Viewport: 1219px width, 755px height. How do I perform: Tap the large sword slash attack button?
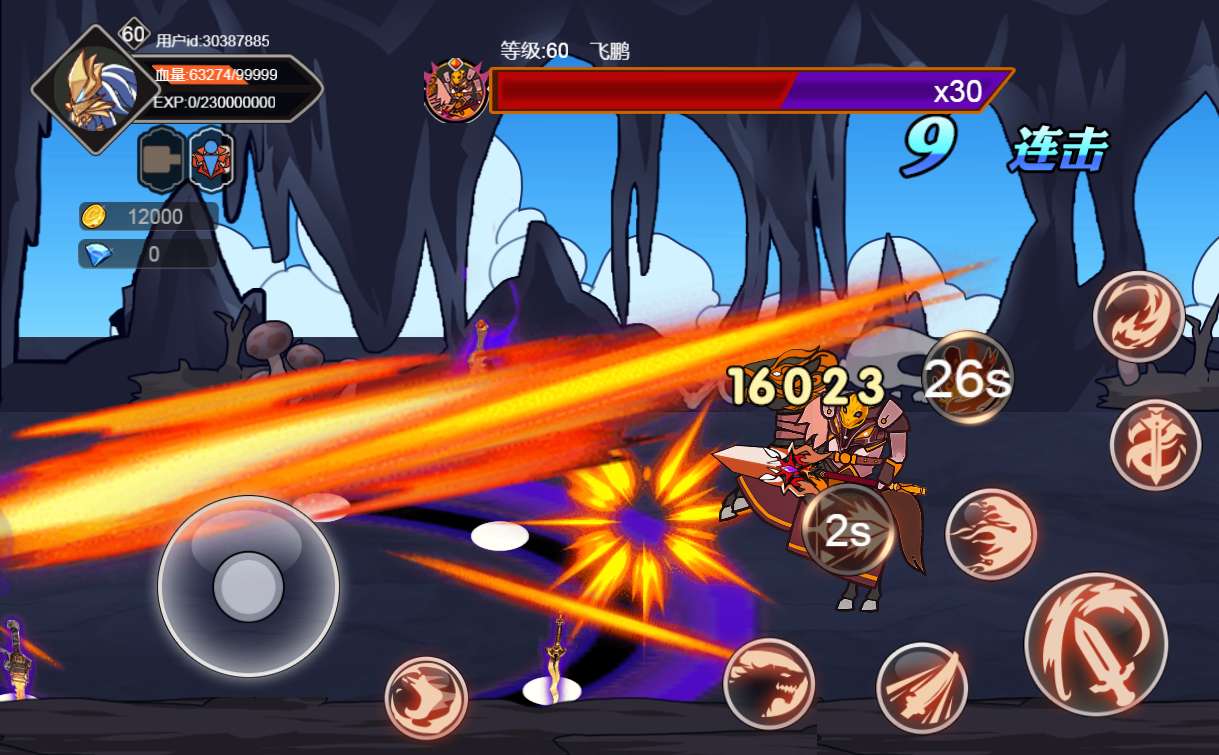[1095, 644]
